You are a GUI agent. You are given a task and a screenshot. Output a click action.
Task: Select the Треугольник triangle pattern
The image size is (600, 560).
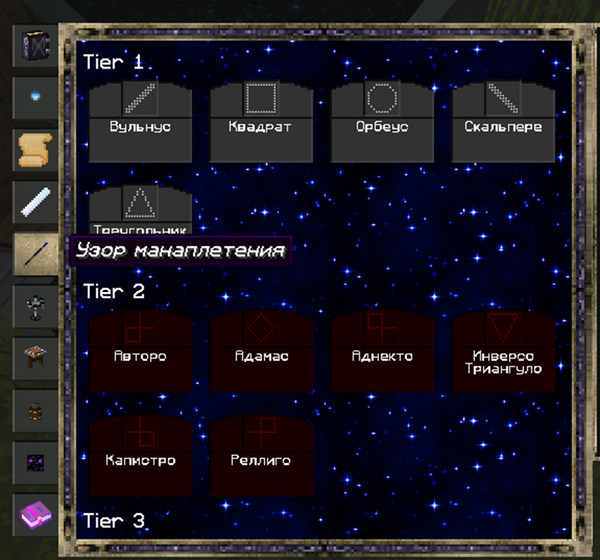point(140,209)
